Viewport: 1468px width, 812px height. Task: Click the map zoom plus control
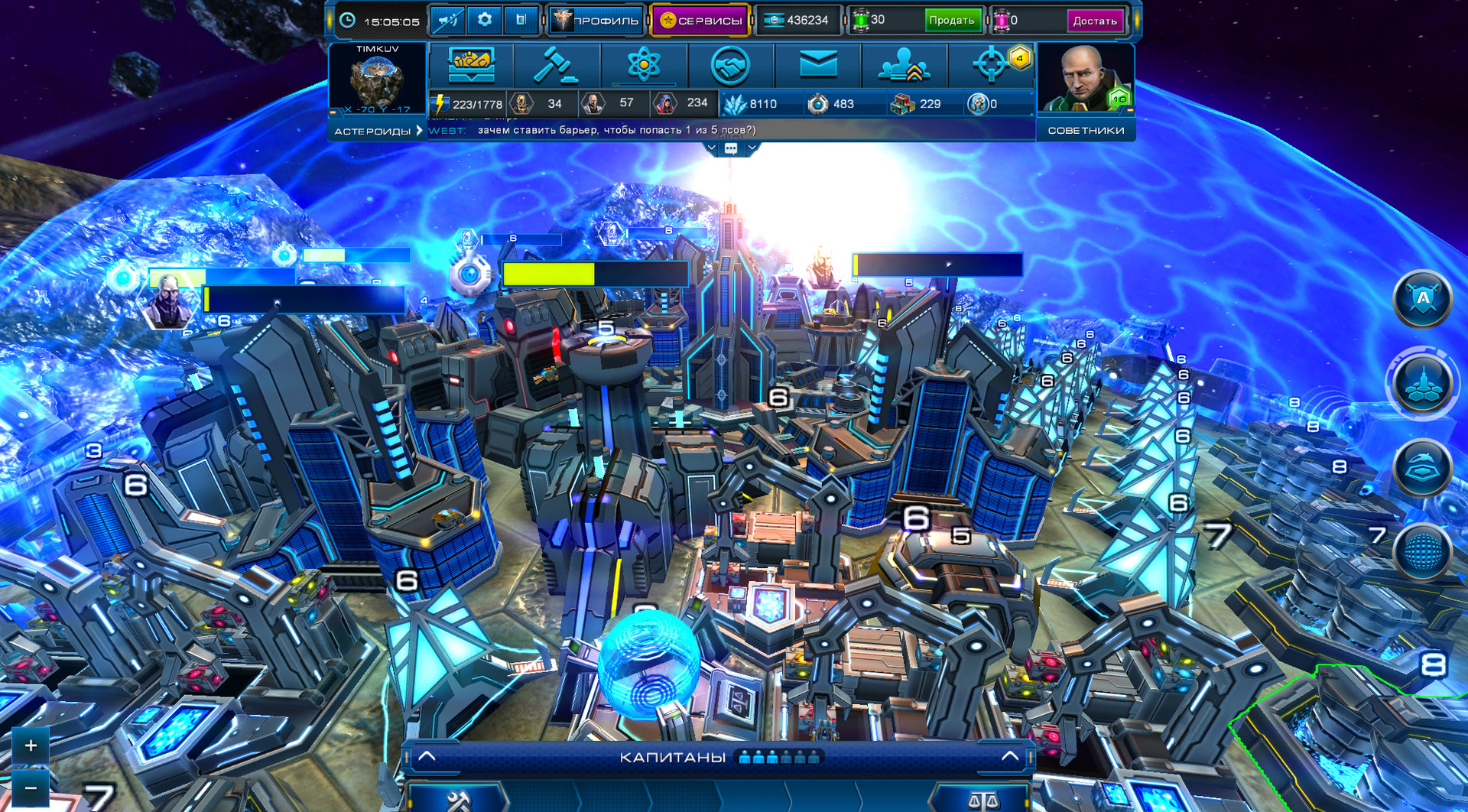pyautogui.click(x=30, y=745)
